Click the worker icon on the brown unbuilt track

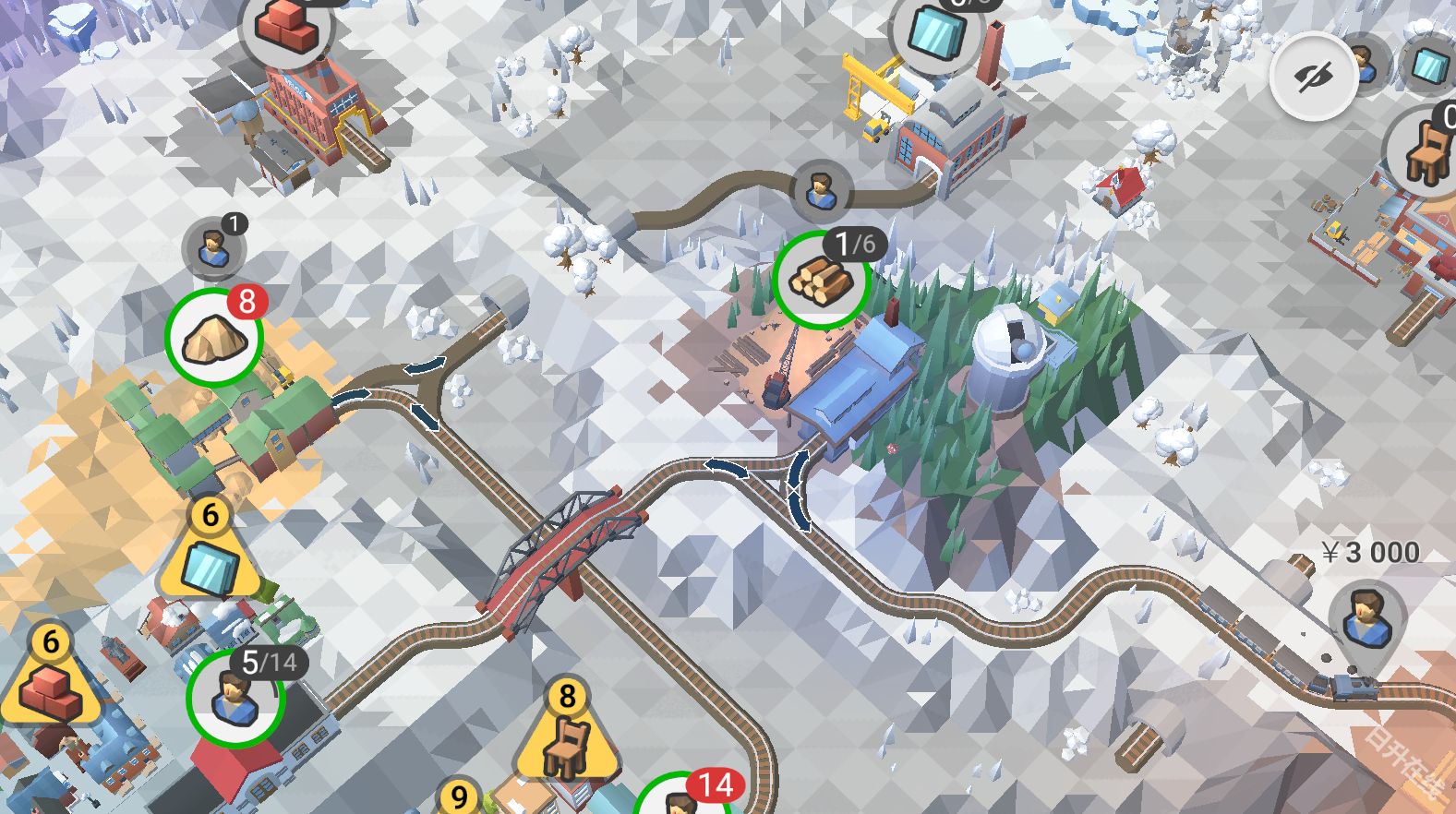pos(820,191)
